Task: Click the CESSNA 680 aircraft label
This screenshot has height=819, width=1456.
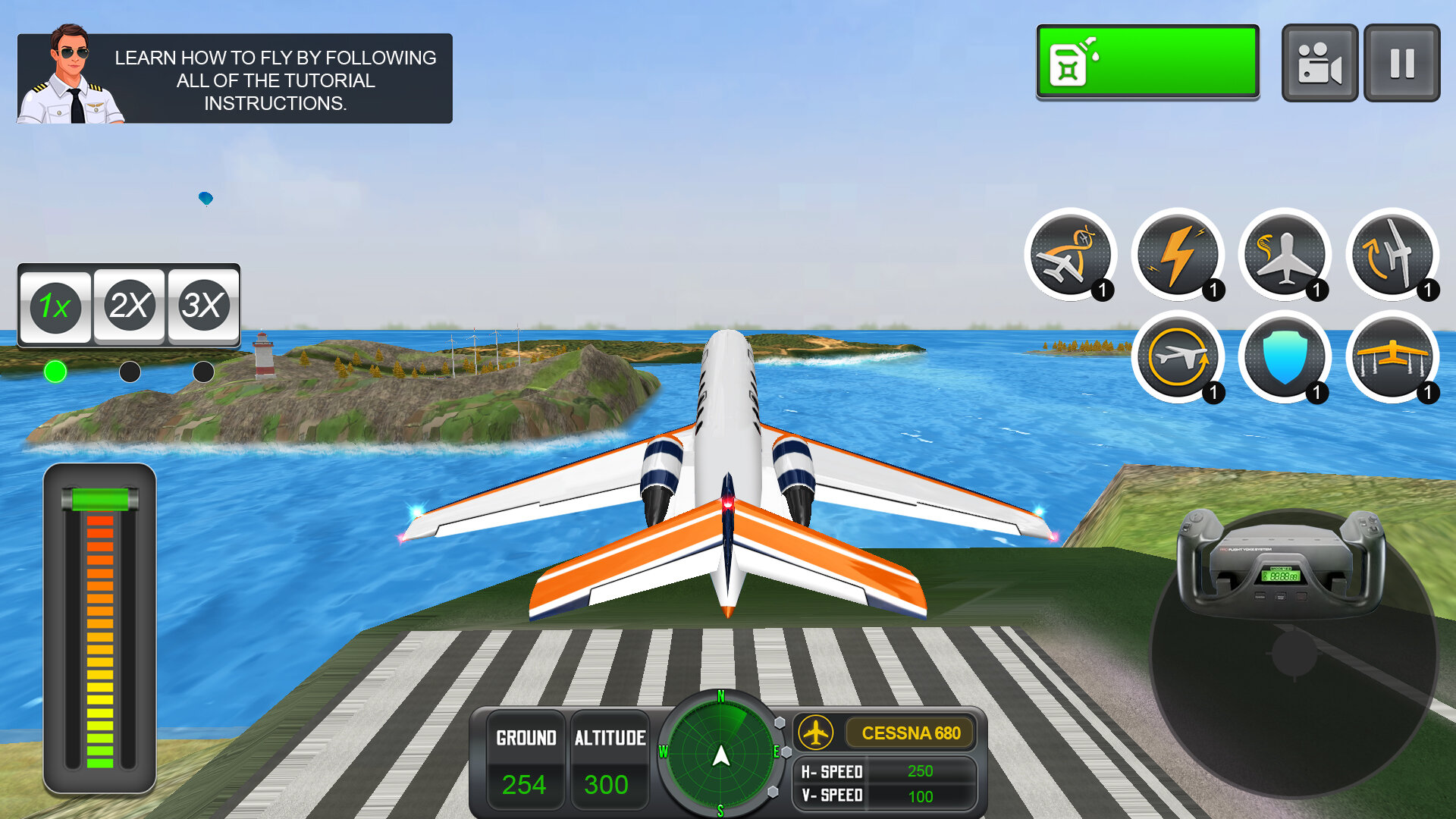Action: 910,733
